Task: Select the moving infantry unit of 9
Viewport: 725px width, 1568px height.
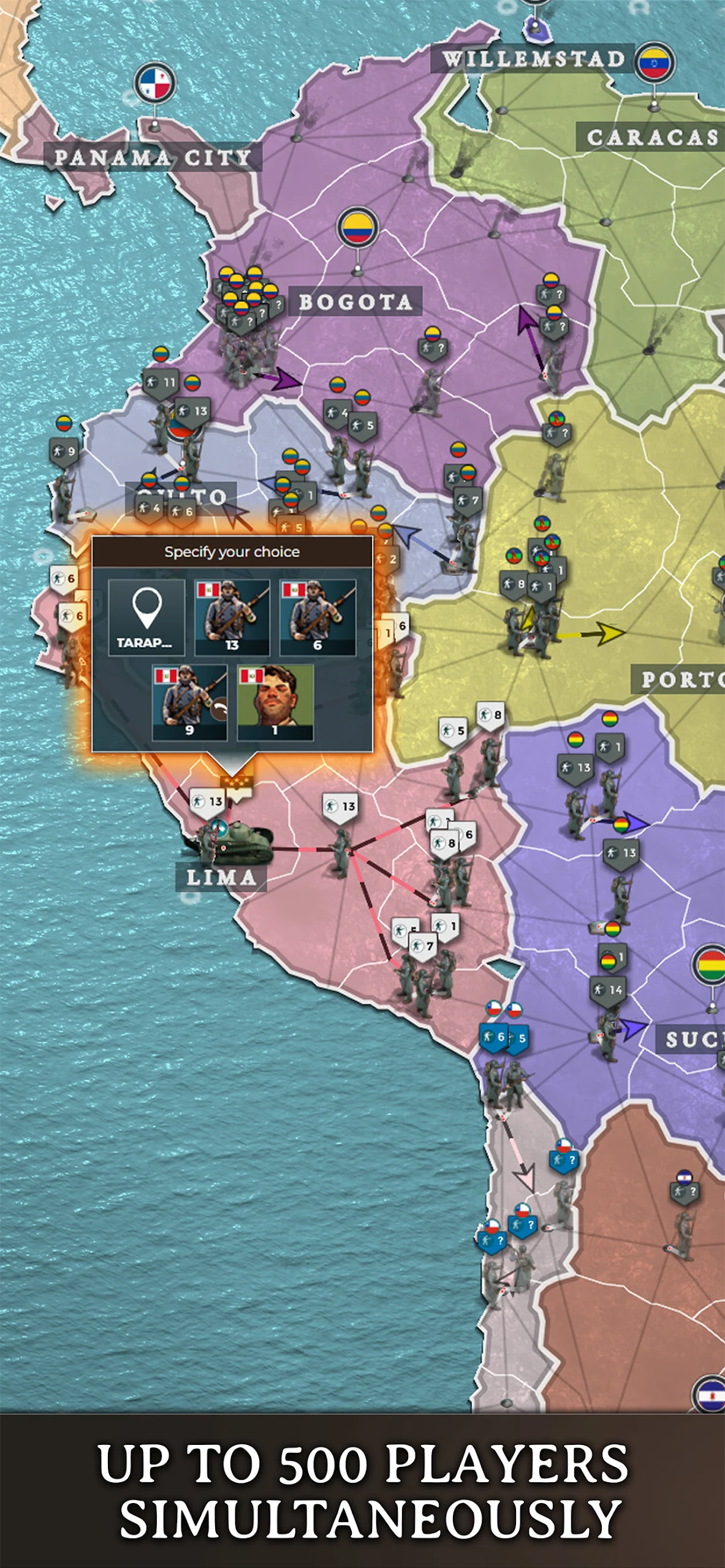Action: pos(189,703)
